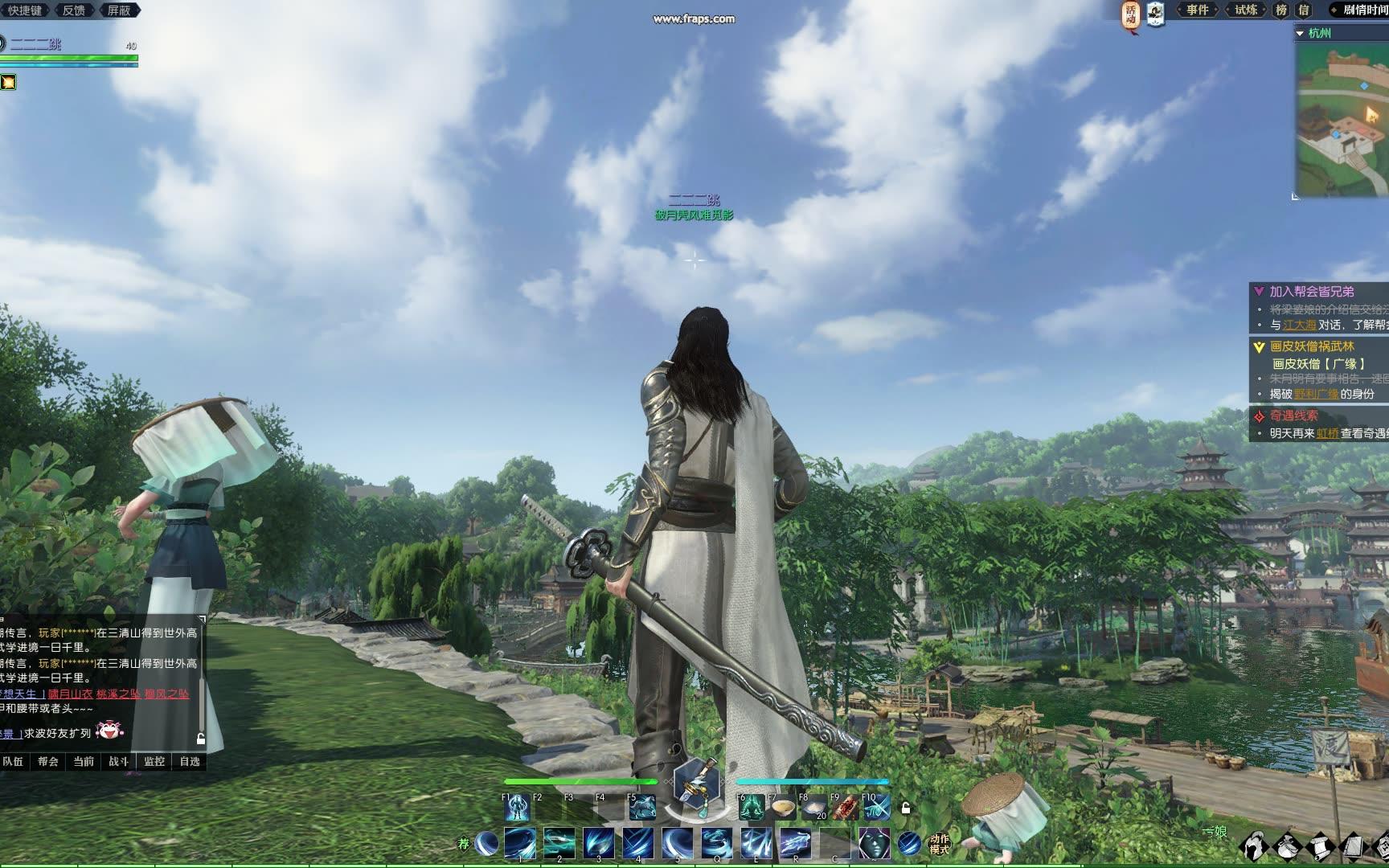Open the 活动 activities lantern icon

click(1131, 14)
